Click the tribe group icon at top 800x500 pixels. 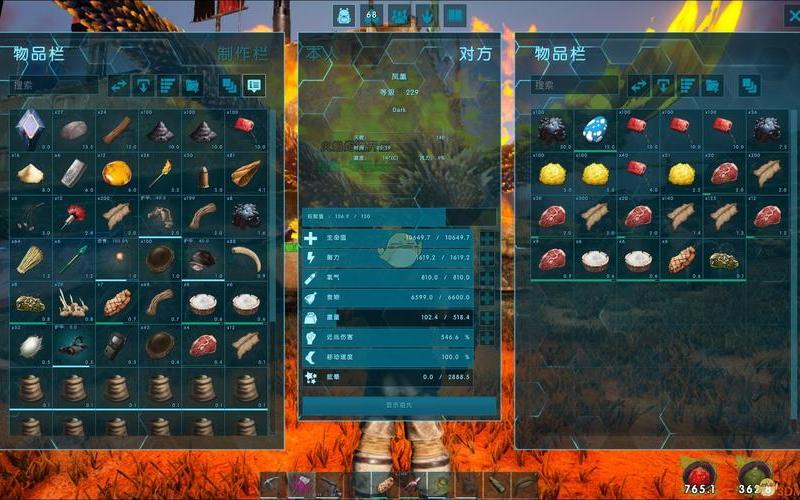pos(400,15)
